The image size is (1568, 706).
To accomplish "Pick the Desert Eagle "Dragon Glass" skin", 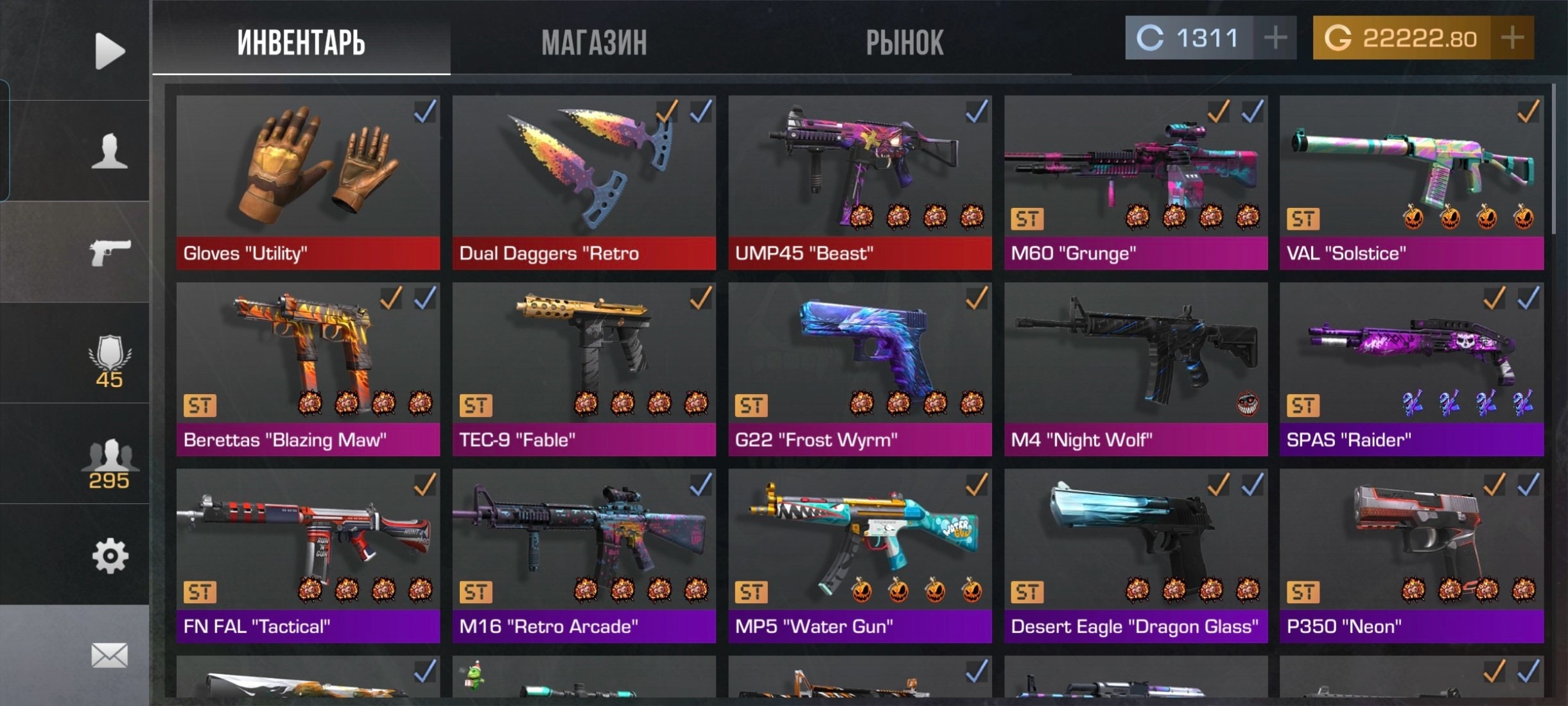I will pos(1135,556).
